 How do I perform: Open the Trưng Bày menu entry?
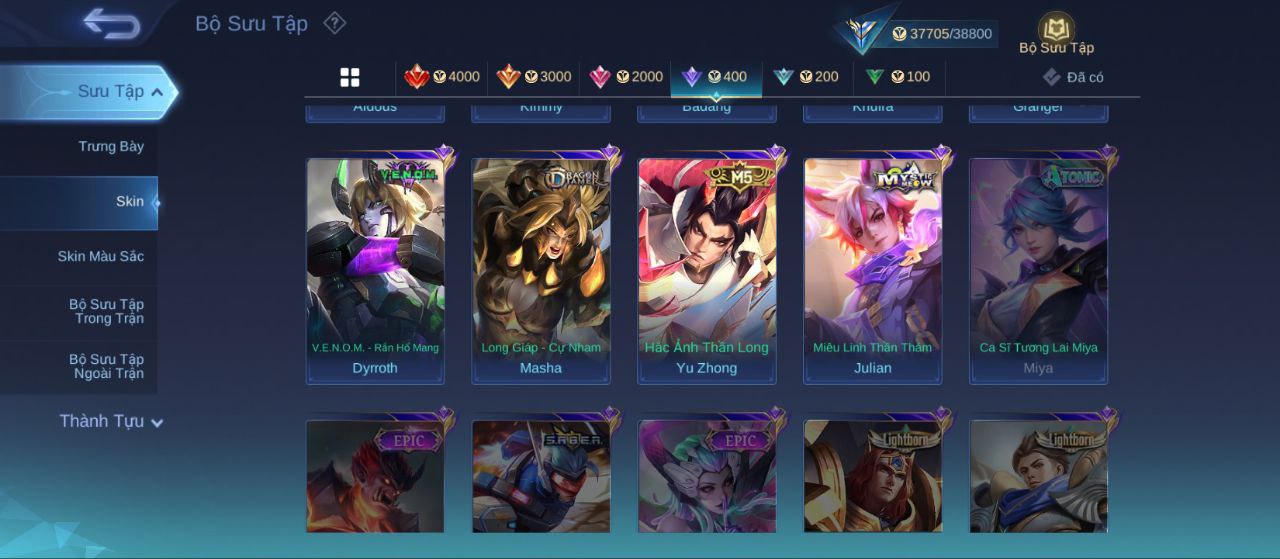coord(111,147)
